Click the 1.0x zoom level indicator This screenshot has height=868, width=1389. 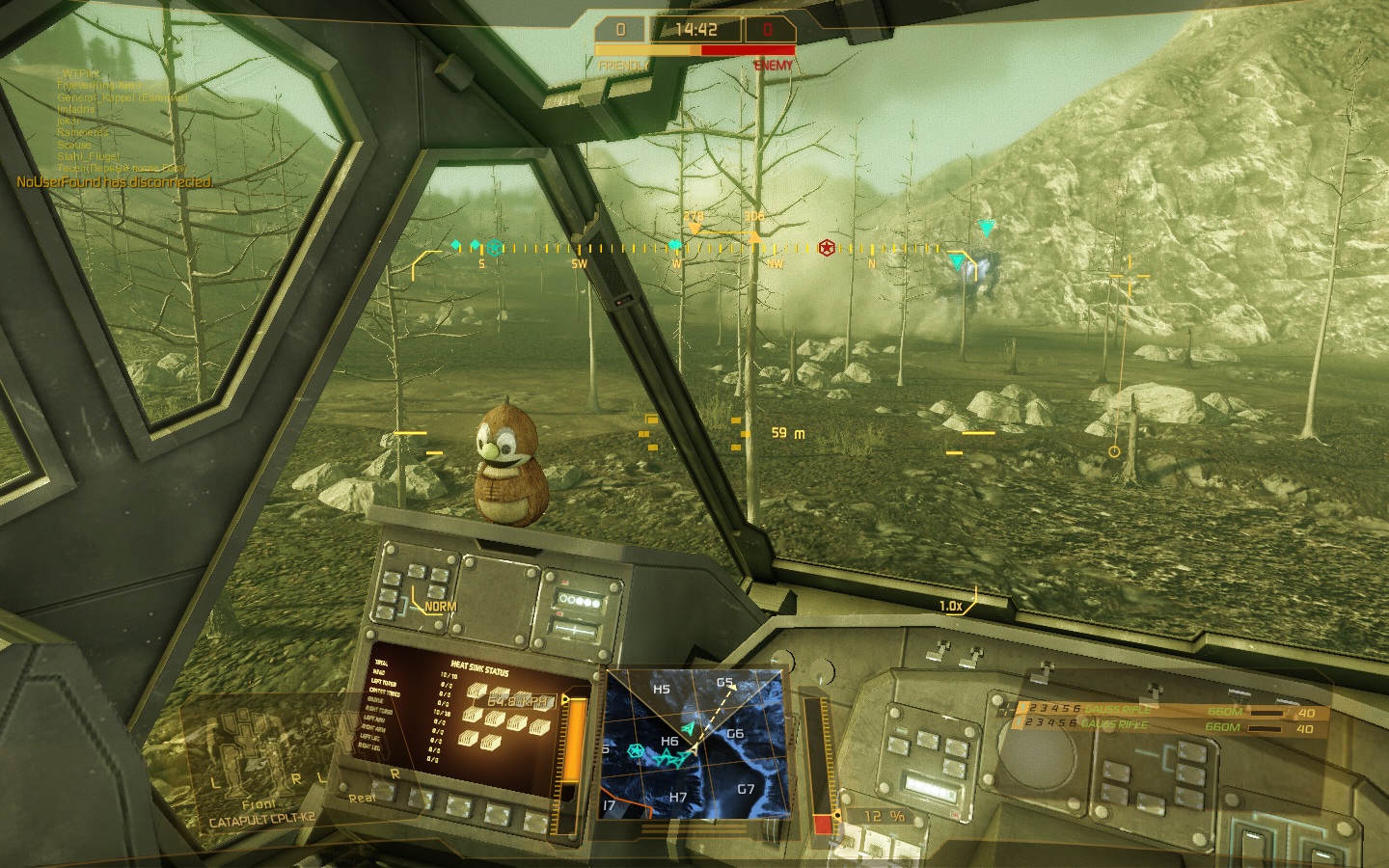(x=952, y=606)
